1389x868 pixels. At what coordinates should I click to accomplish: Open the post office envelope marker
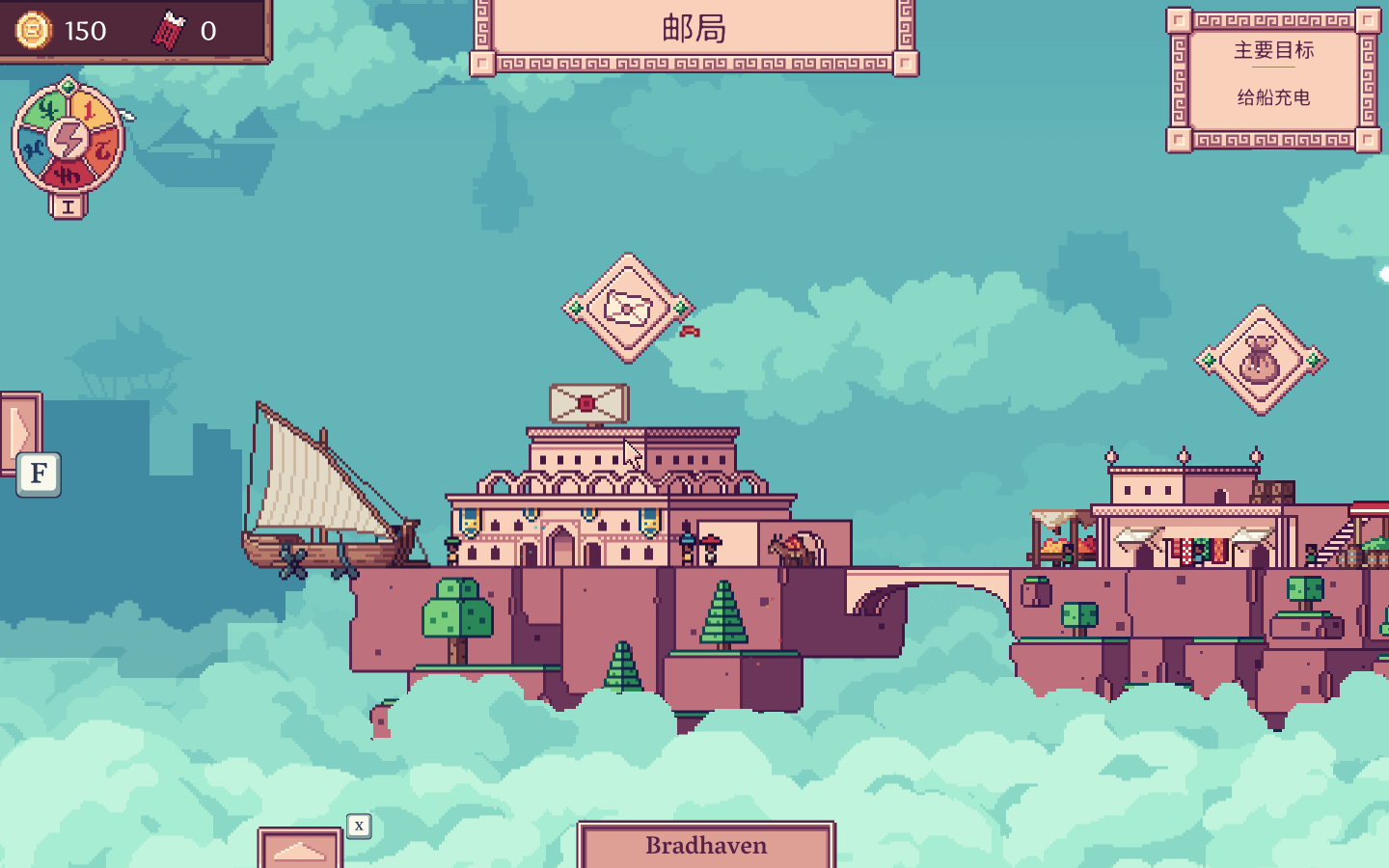(628, 309)
